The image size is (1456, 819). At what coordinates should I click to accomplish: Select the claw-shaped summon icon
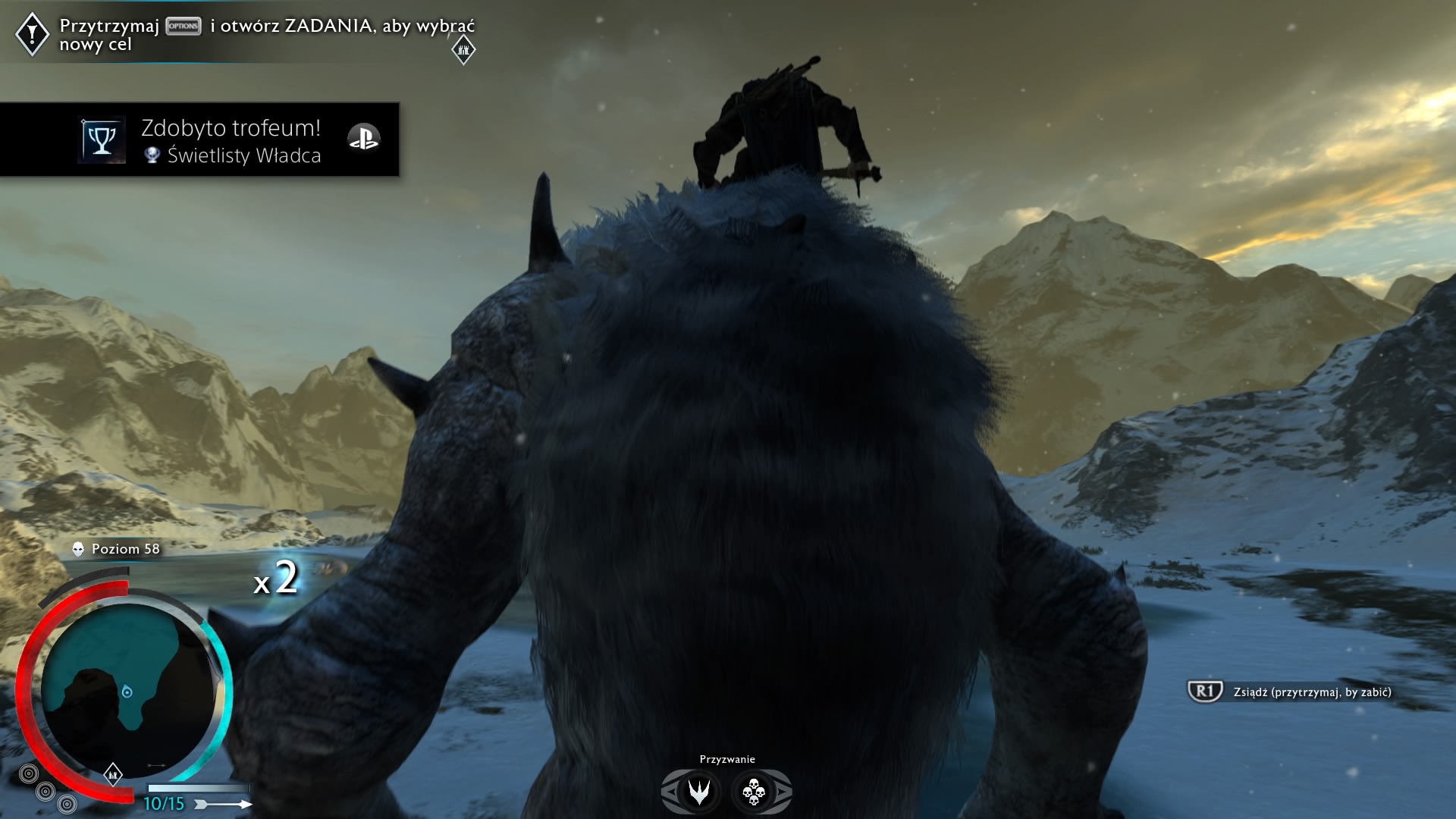click(x=698, y=792)
